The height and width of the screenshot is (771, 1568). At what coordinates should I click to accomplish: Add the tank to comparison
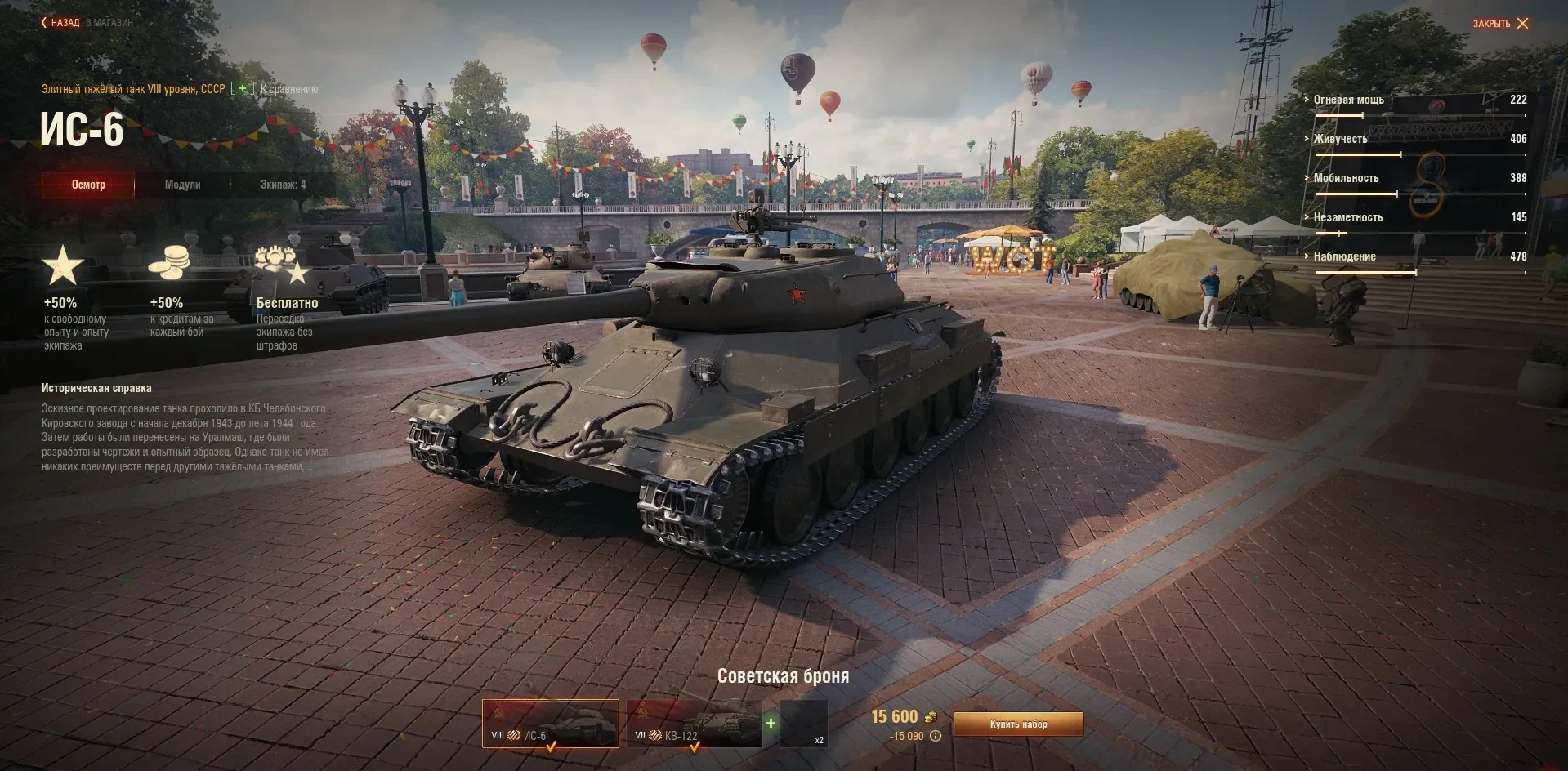coord(243,89)
